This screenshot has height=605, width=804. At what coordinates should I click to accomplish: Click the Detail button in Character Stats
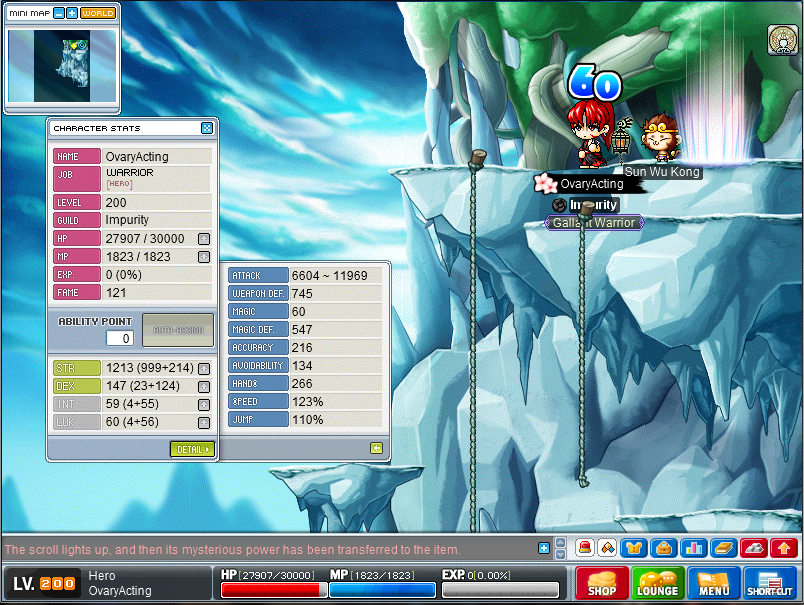coord(192,449)
